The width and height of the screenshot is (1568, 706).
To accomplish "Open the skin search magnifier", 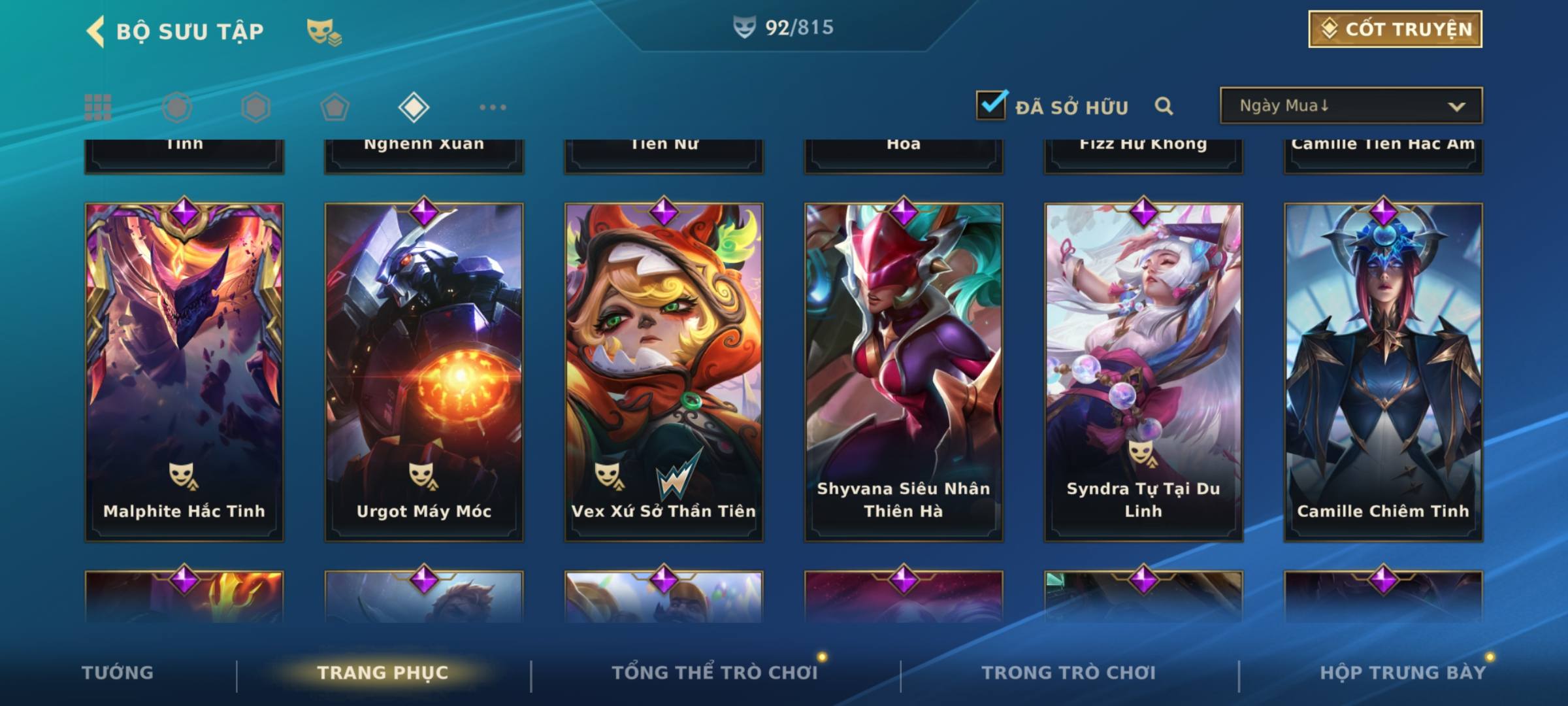I will click(x=1164, y=106).
